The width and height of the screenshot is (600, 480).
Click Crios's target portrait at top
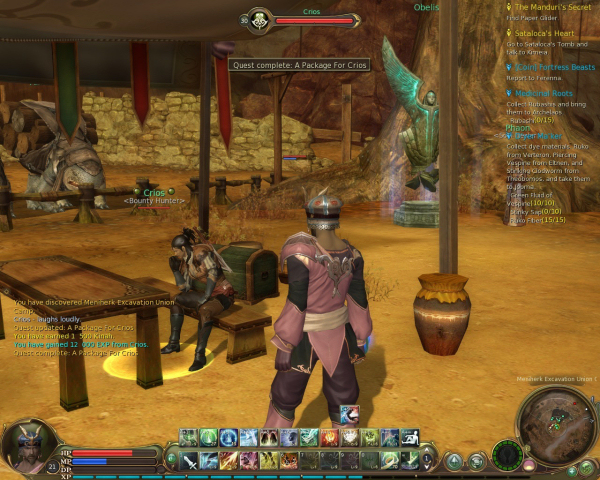pos(257,19)
